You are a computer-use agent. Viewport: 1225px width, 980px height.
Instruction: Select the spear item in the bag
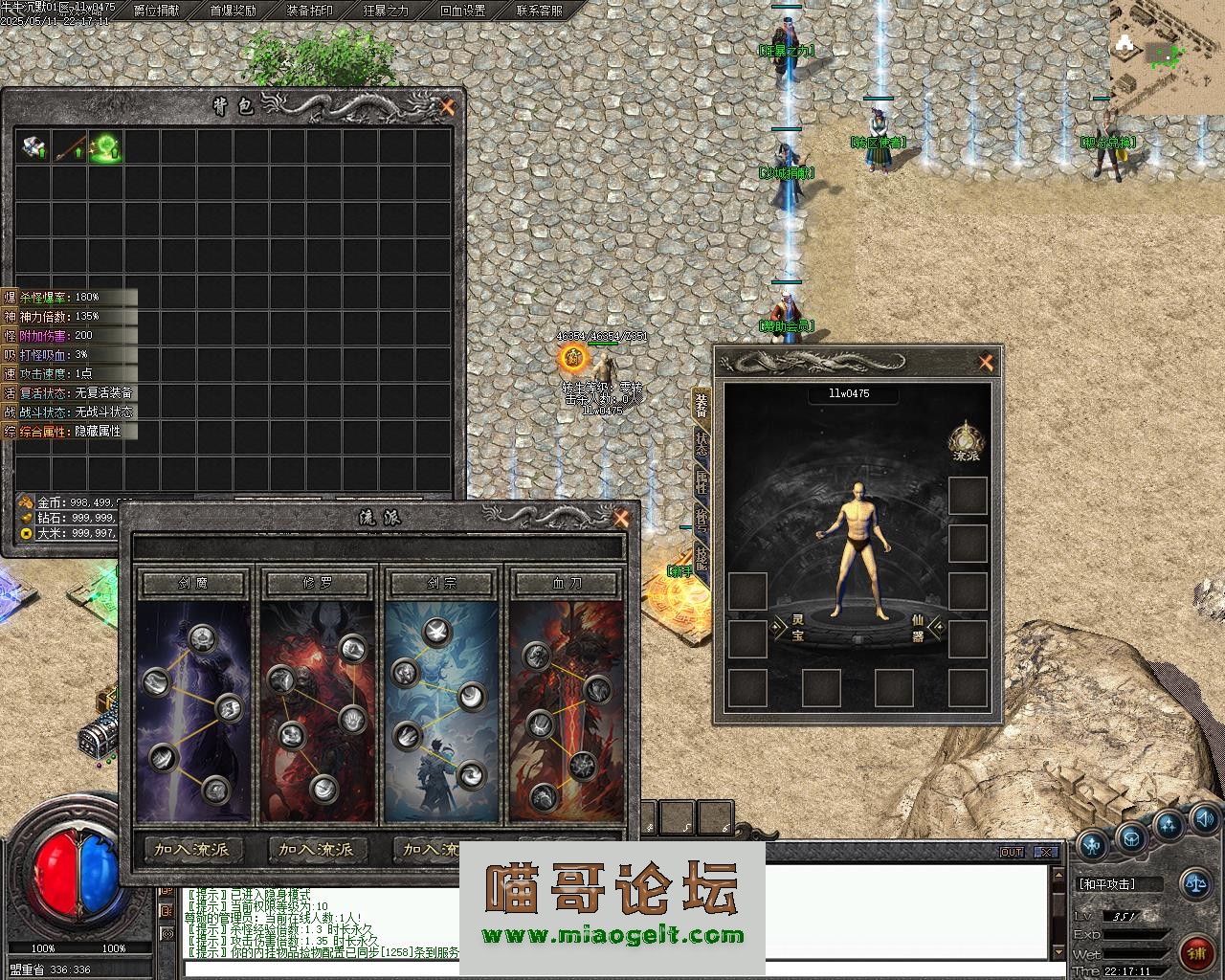point(69,147)
